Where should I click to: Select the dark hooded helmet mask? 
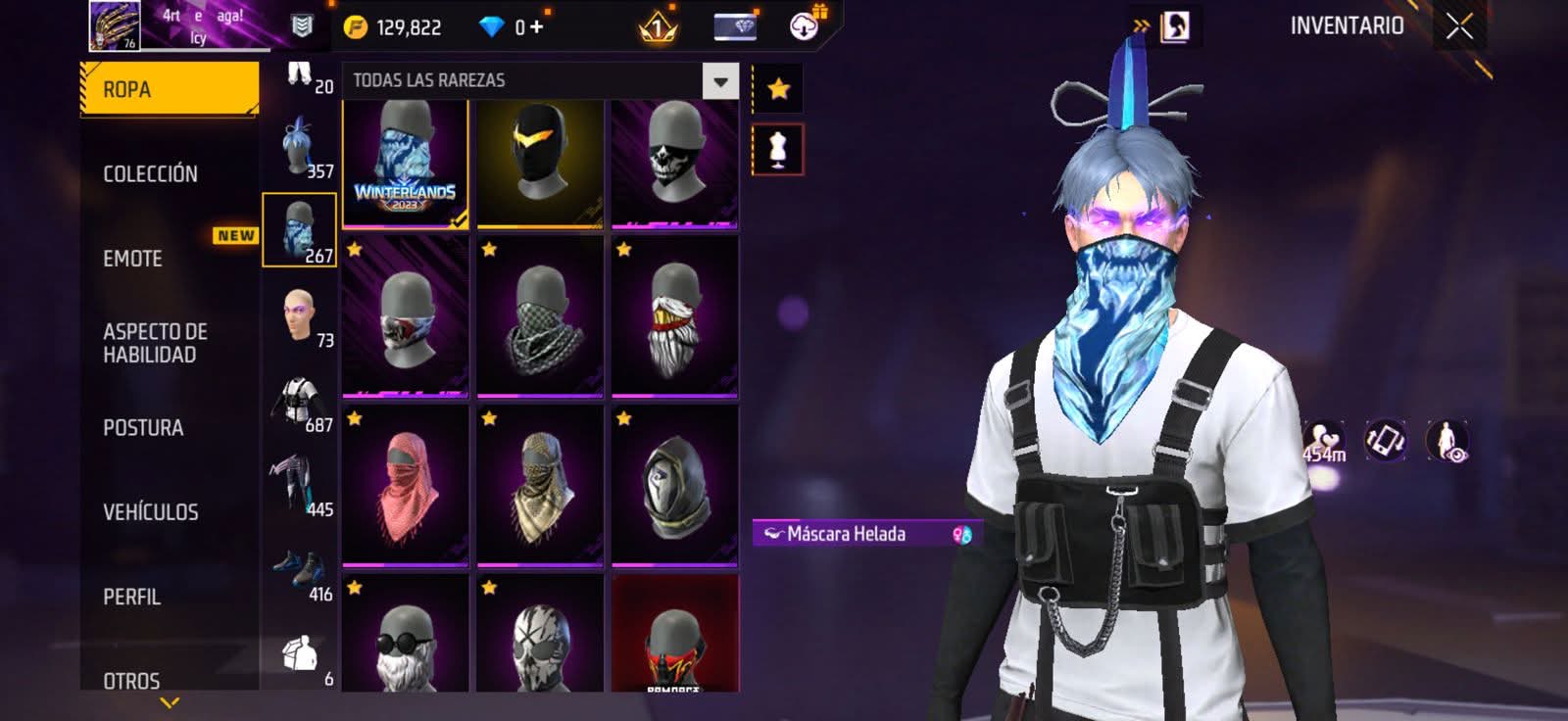pyautogui.click(x=674, y=486)
